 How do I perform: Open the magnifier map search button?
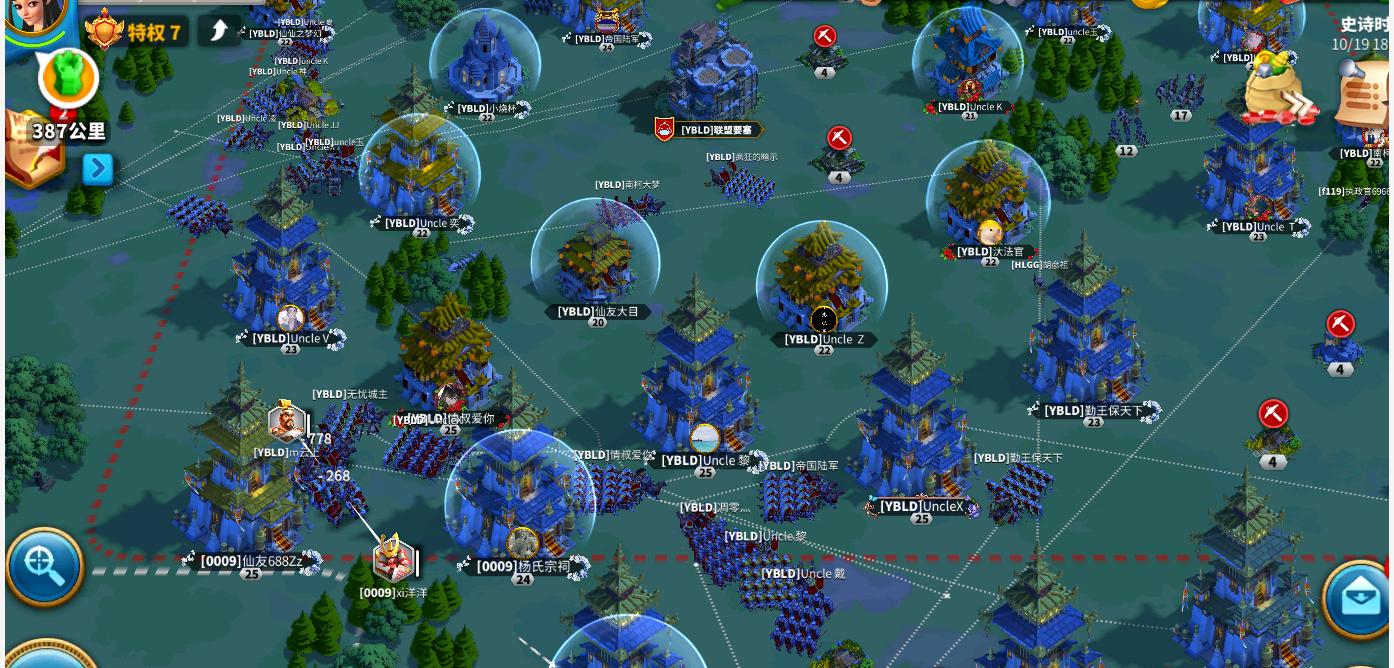click(44, 566)
